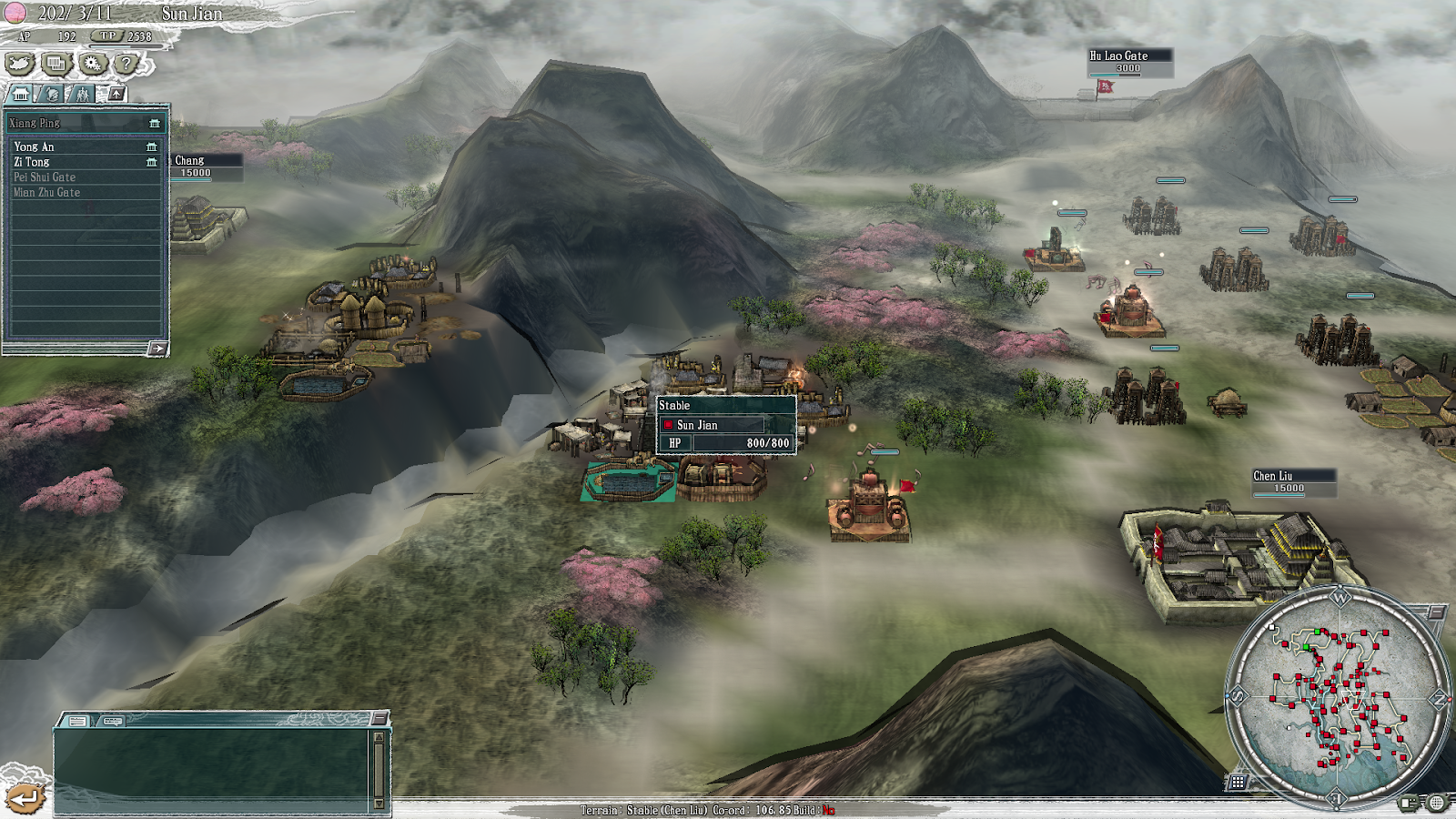Switch to the city building list tab
The width and height of the screenshot is (1456, 819).
point(21,94)
